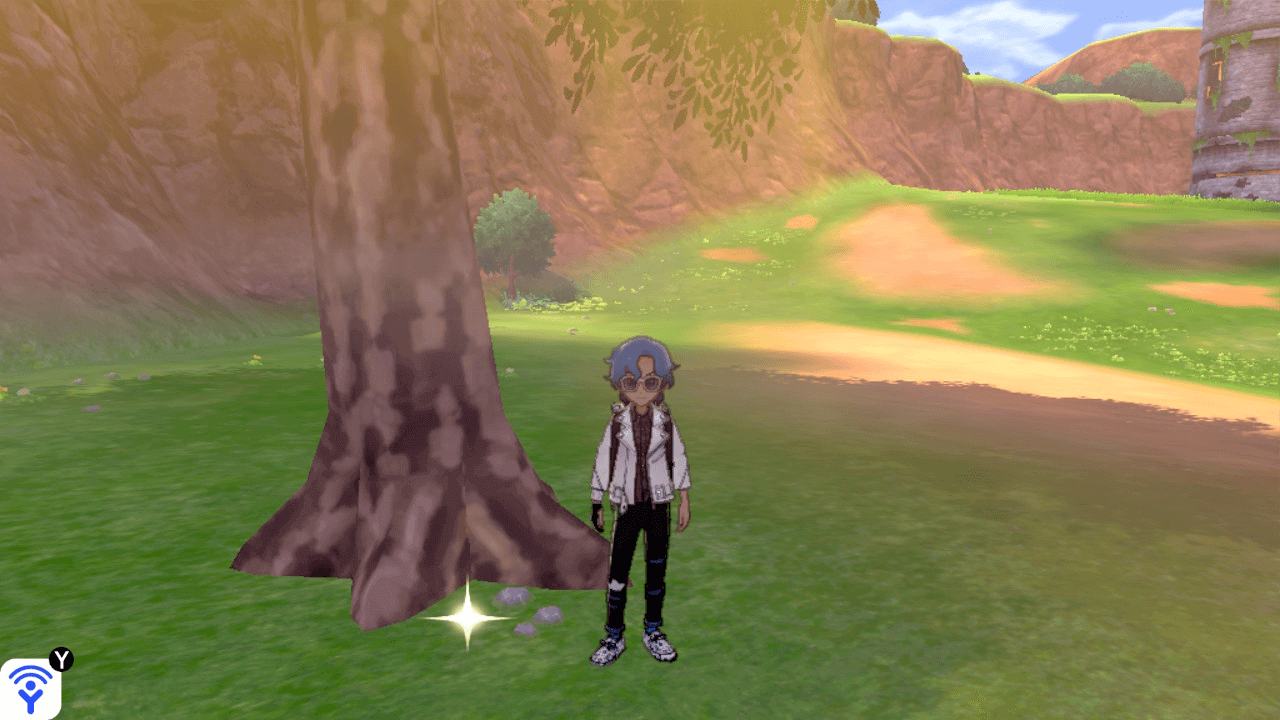Click the player's round sunglasses
This screenshot has width=1280, height=720.
640,385
